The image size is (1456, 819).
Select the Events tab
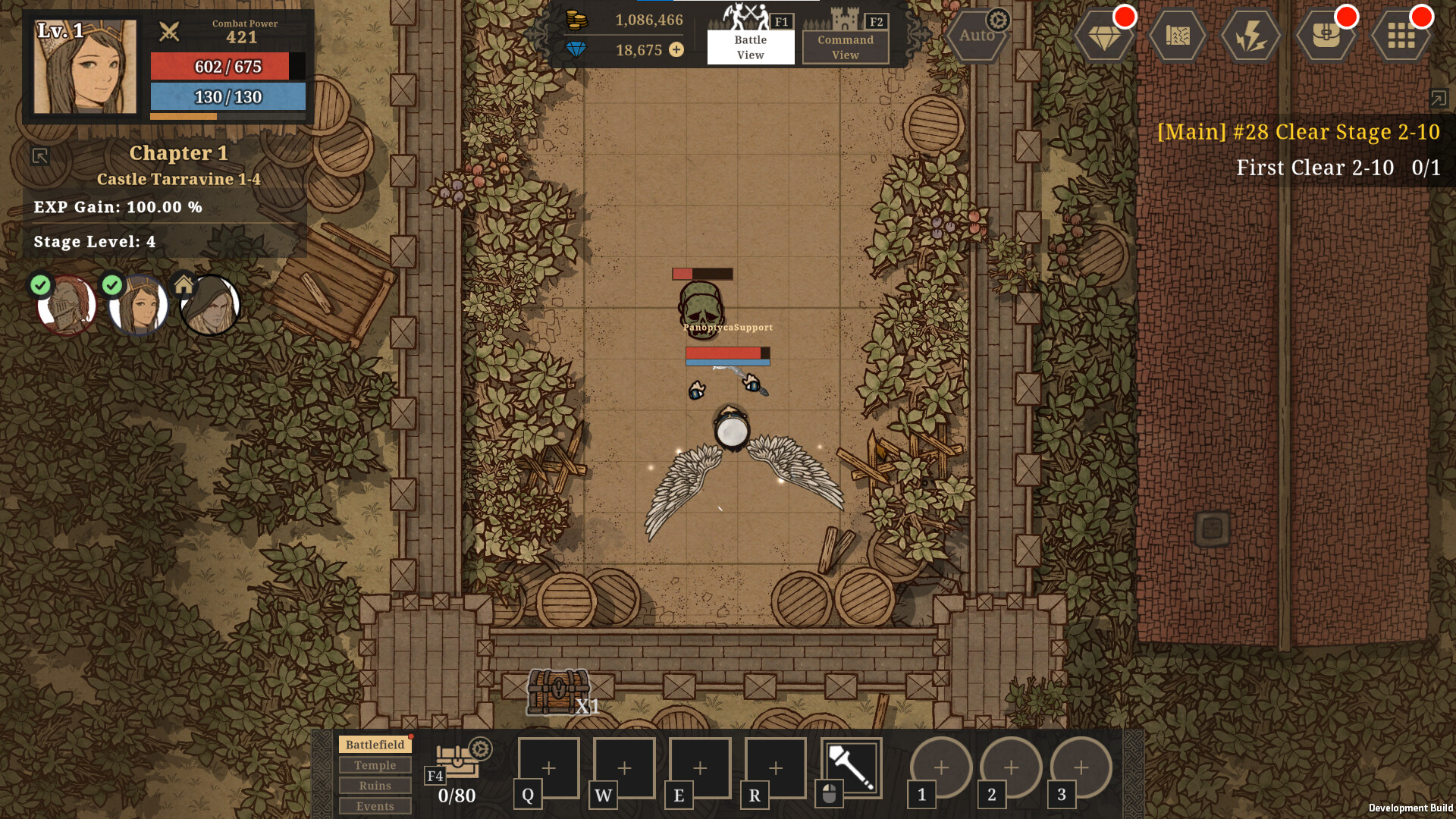tap(375, 806)
